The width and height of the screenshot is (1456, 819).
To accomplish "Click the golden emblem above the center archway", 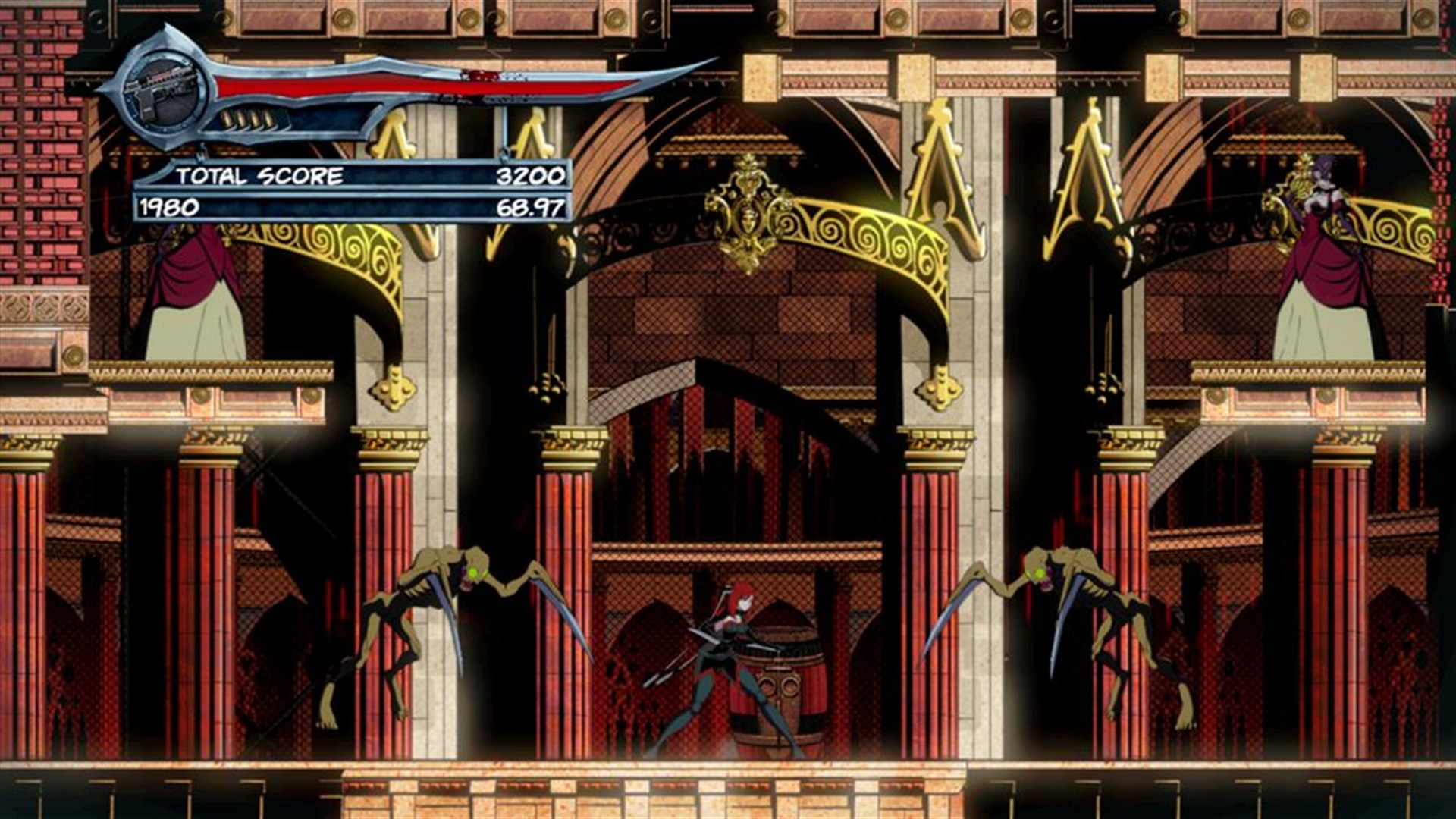I will pos(747,201).
